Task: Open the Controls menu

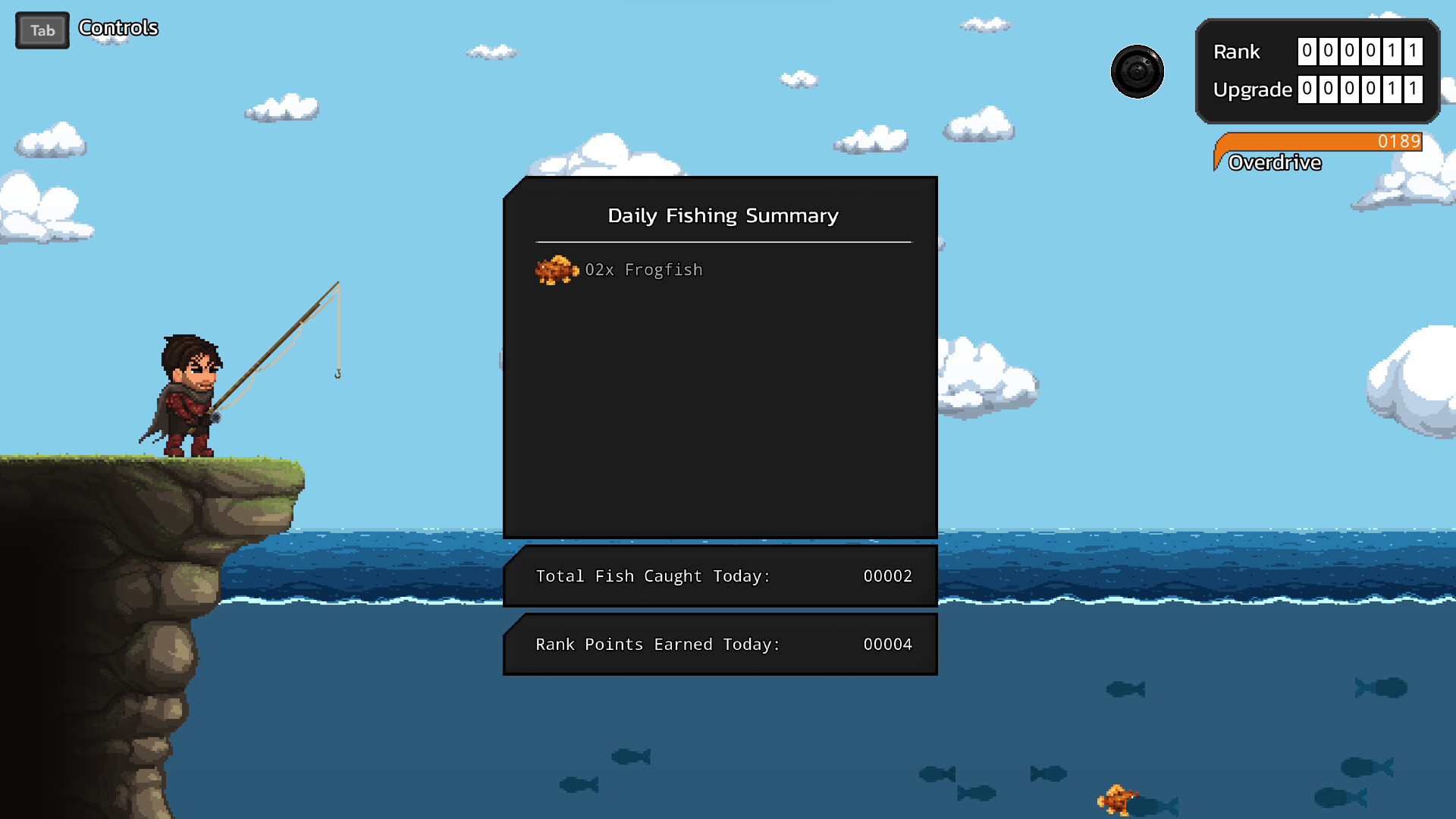Action: (118, 29)
